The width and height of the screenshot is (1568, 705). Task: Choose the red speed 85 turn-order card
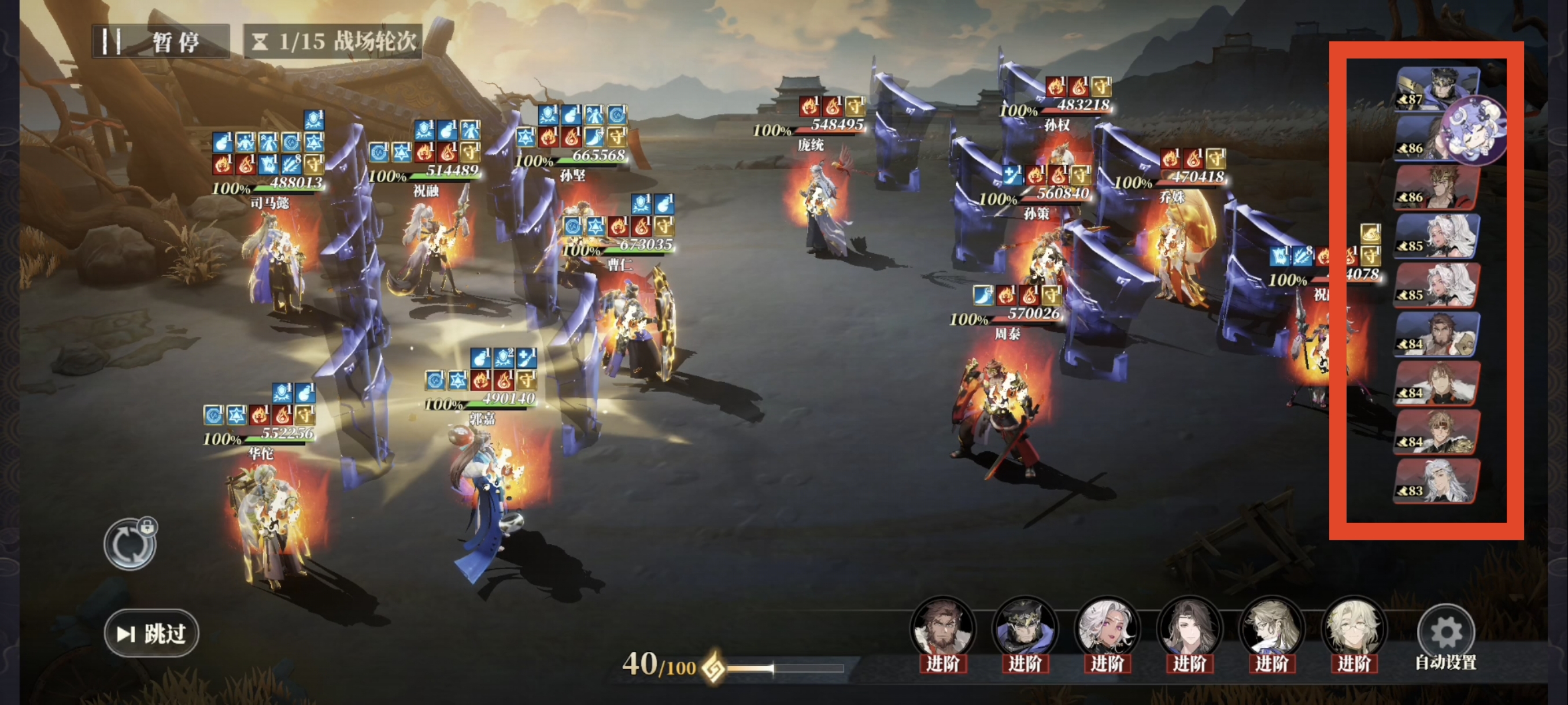pos(1437,285)
